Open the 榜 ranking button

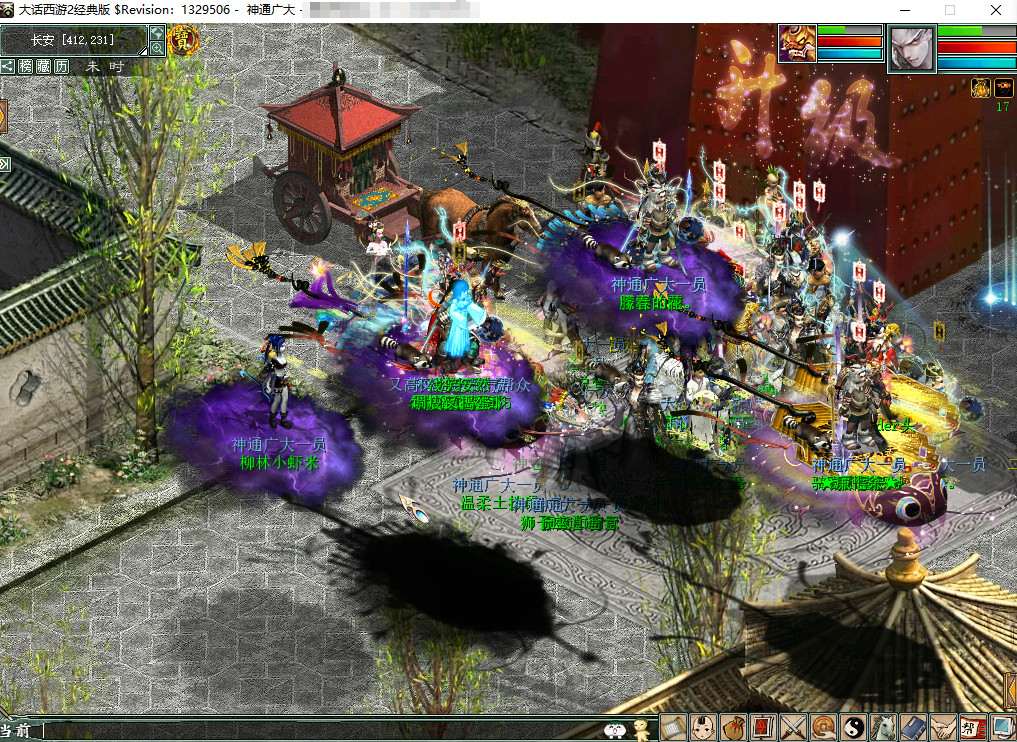click(x=26, y=66)
